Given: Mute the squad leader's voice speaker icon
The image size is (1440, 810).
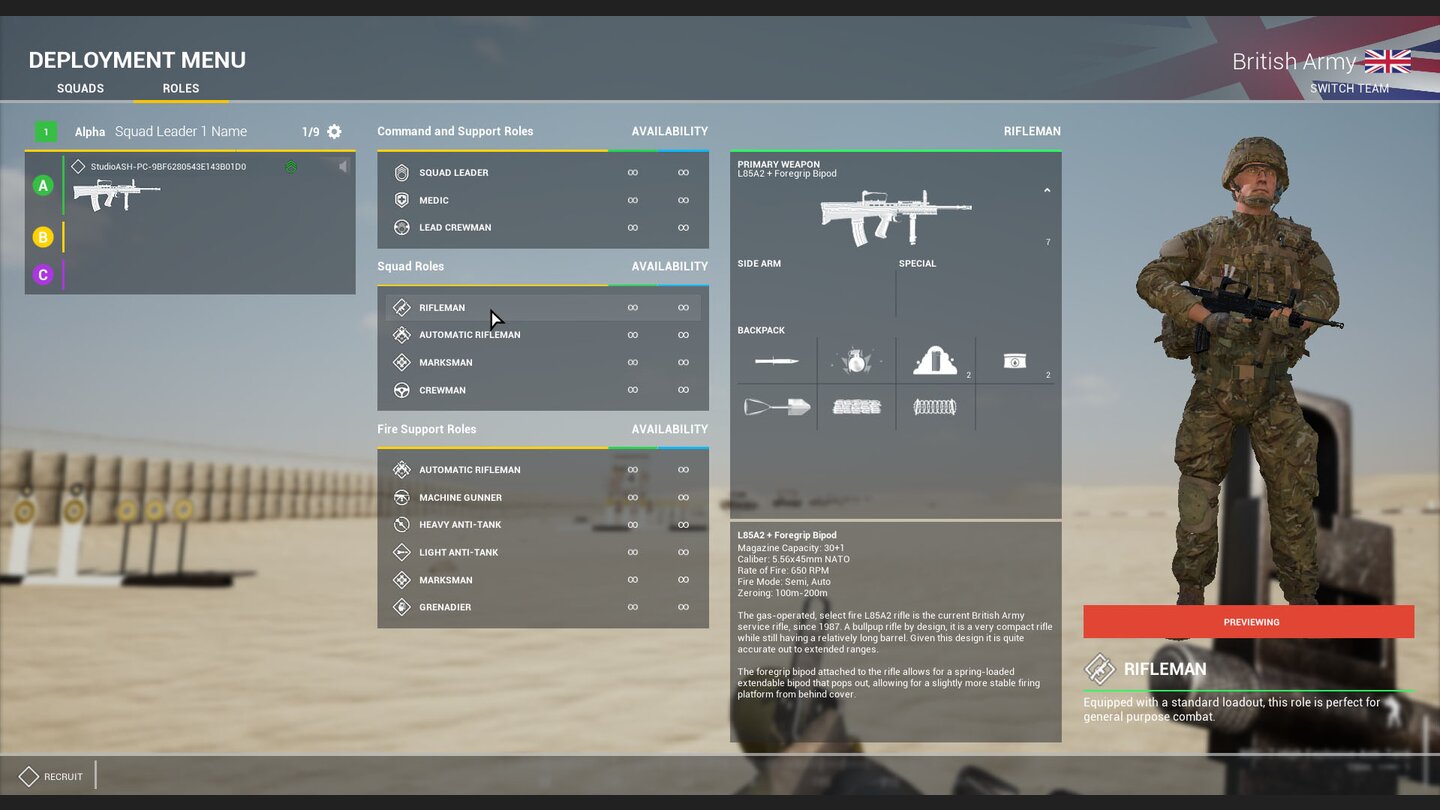Looking at the screenshot, I should pyautogui.click(x=343, y=166).
